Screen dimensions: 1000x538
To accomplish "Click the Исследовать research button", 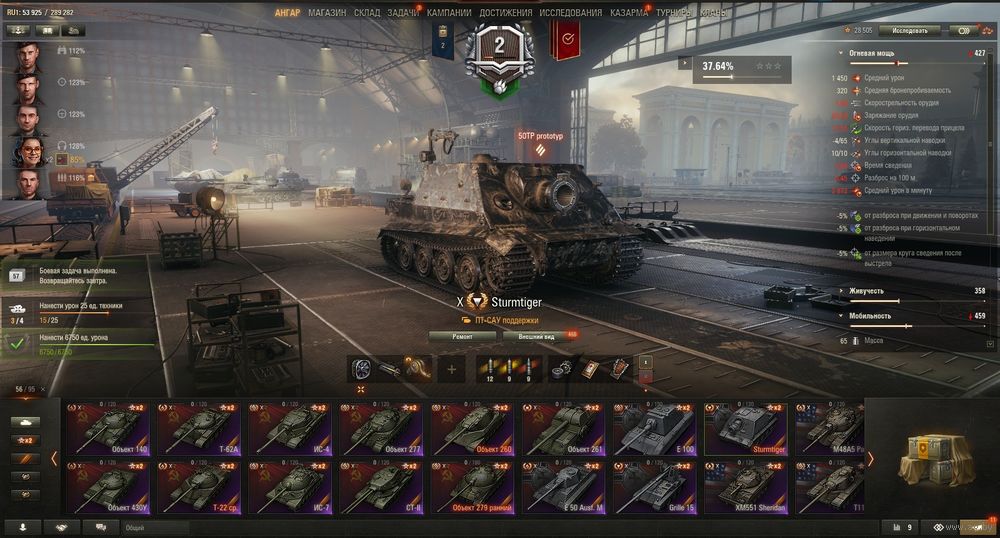I will [x=909, y=31].
